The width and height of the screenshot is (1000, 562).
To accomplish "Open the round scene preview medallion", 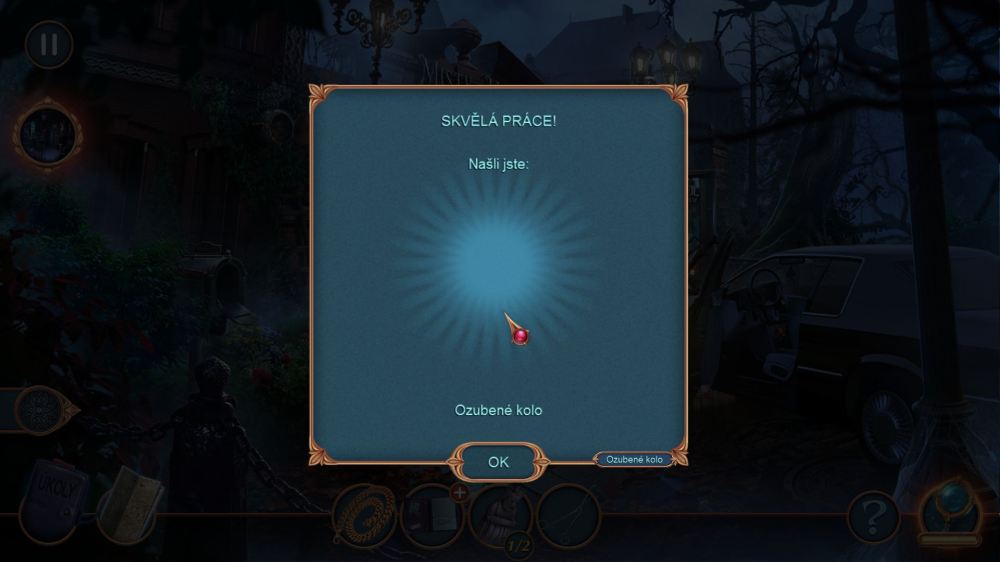I will pos(46,135).
